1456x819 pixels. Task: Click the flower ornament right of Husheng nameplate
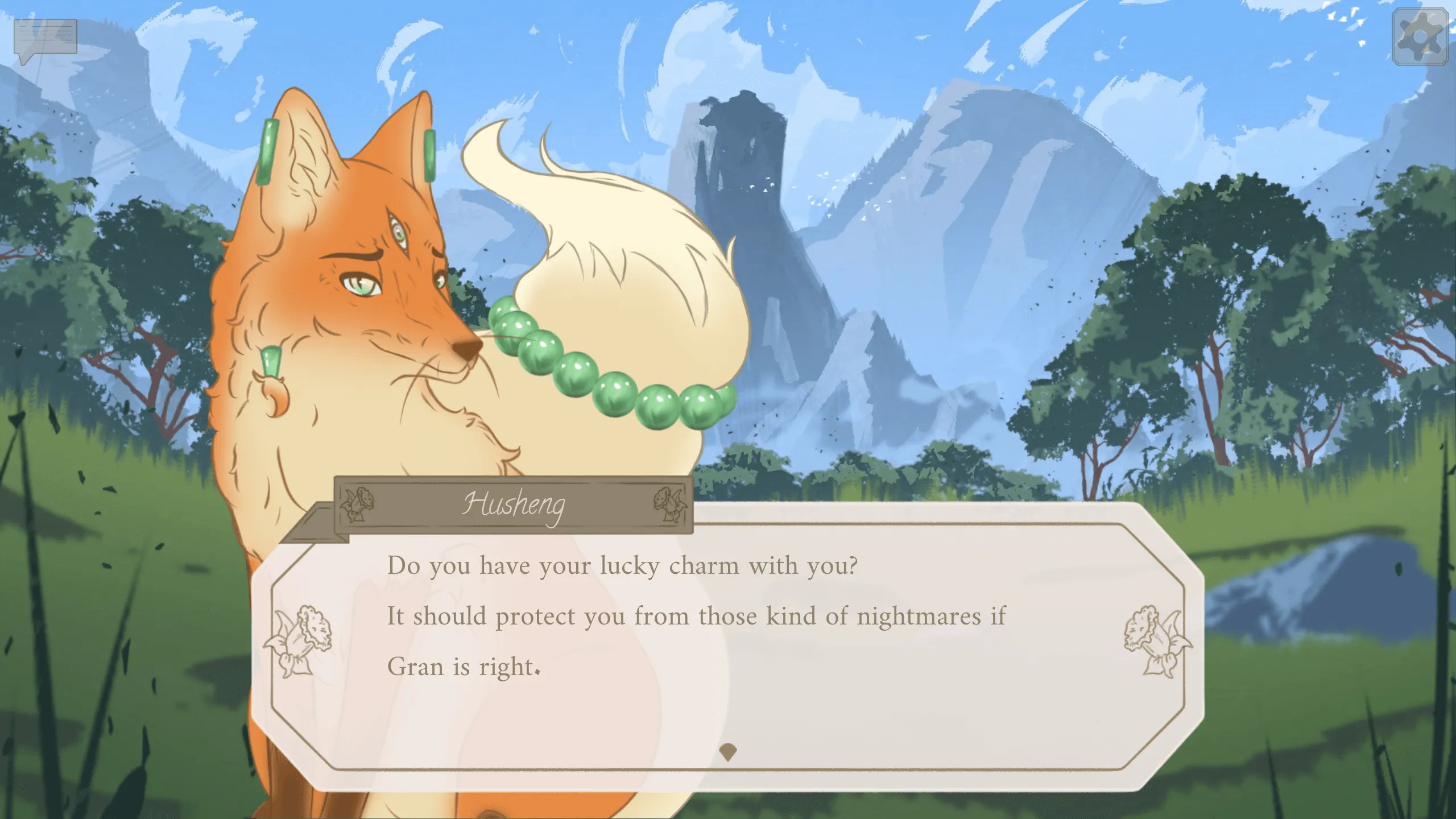tap(669, 504)
